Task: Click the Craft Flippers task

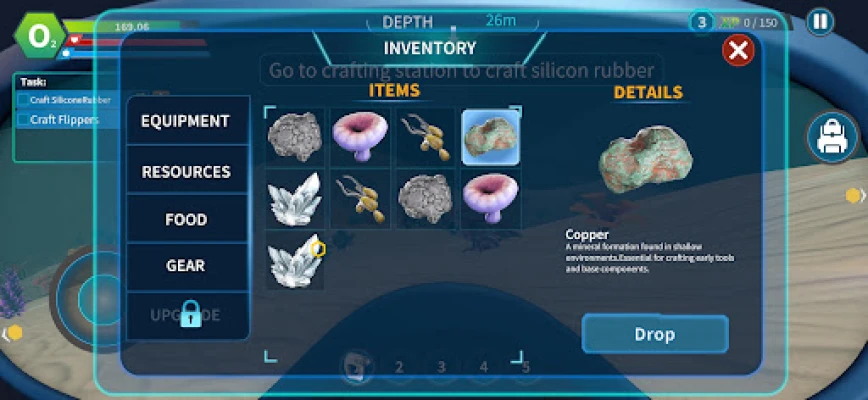Action: (x=64, y=120)
